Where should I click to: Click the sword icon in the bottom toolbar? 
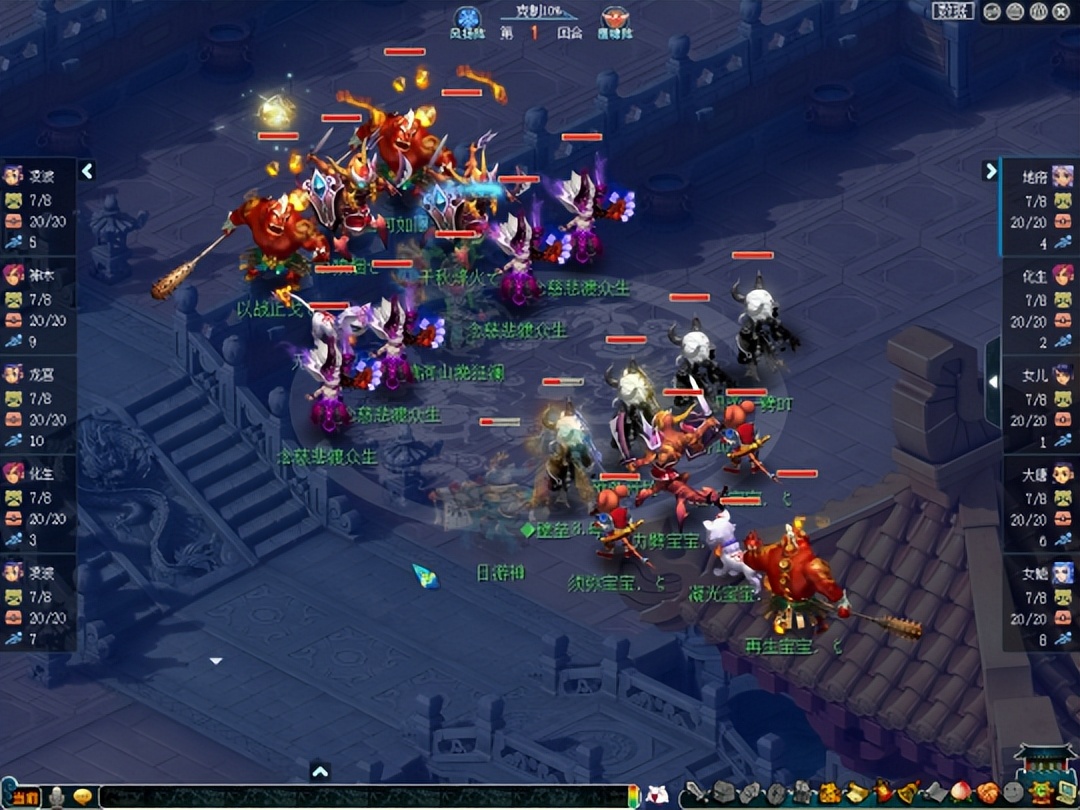(695, 794)
